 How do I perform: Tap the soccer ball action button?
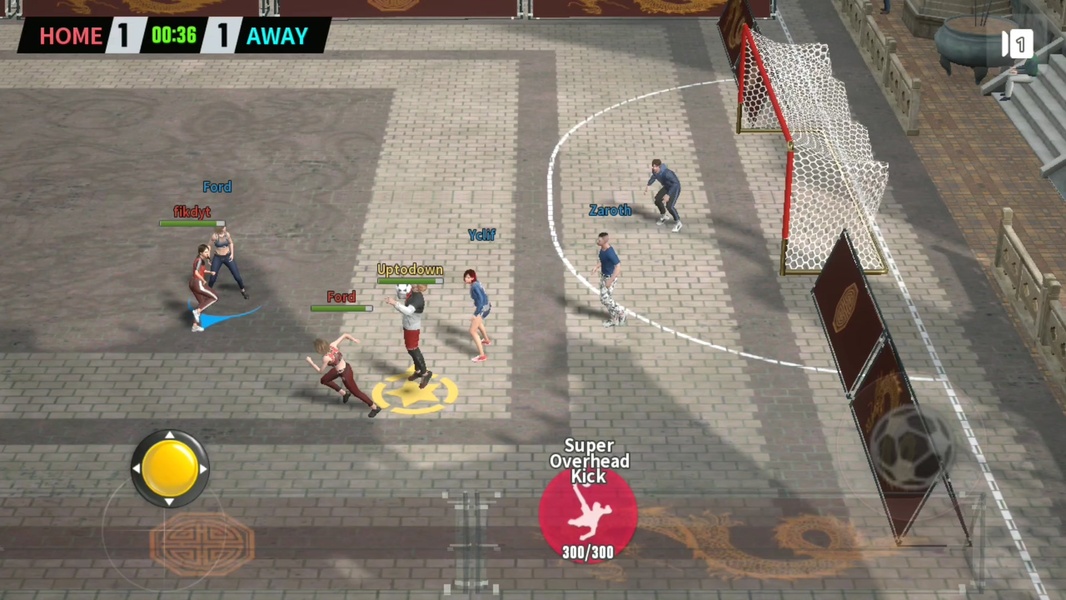click(x=910, y=449)
